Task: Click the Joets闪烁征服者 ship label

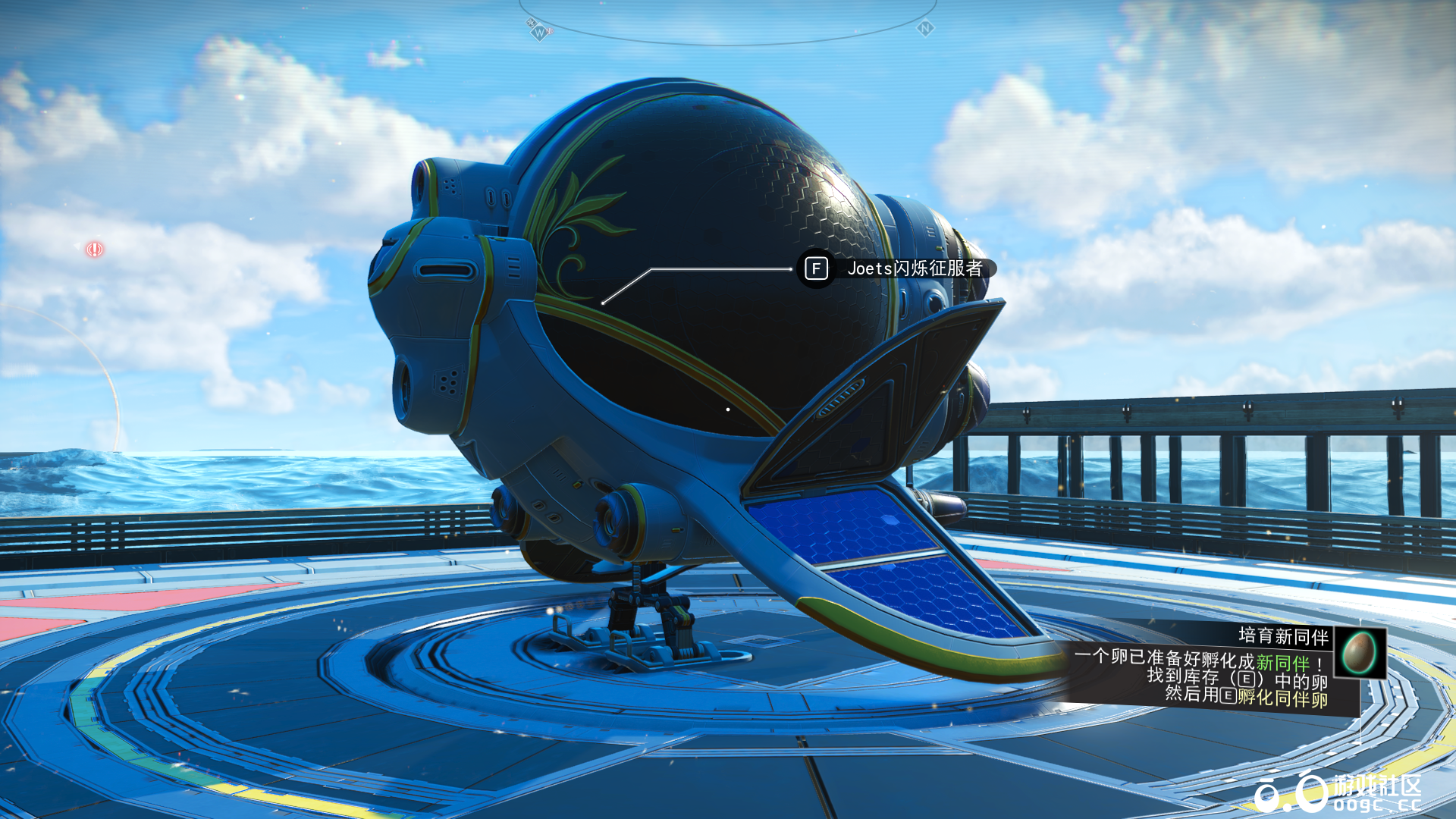Action: (914, 268)
